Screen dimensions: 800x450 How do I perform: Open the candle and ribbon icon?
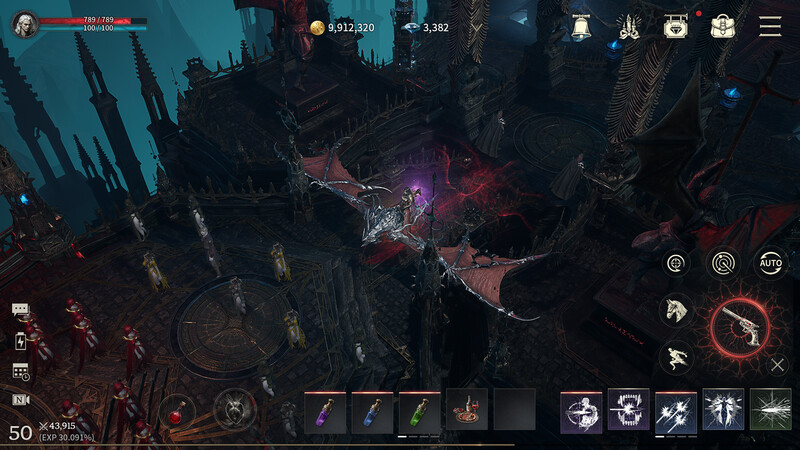pyautogui.click(x=630, y=27)
